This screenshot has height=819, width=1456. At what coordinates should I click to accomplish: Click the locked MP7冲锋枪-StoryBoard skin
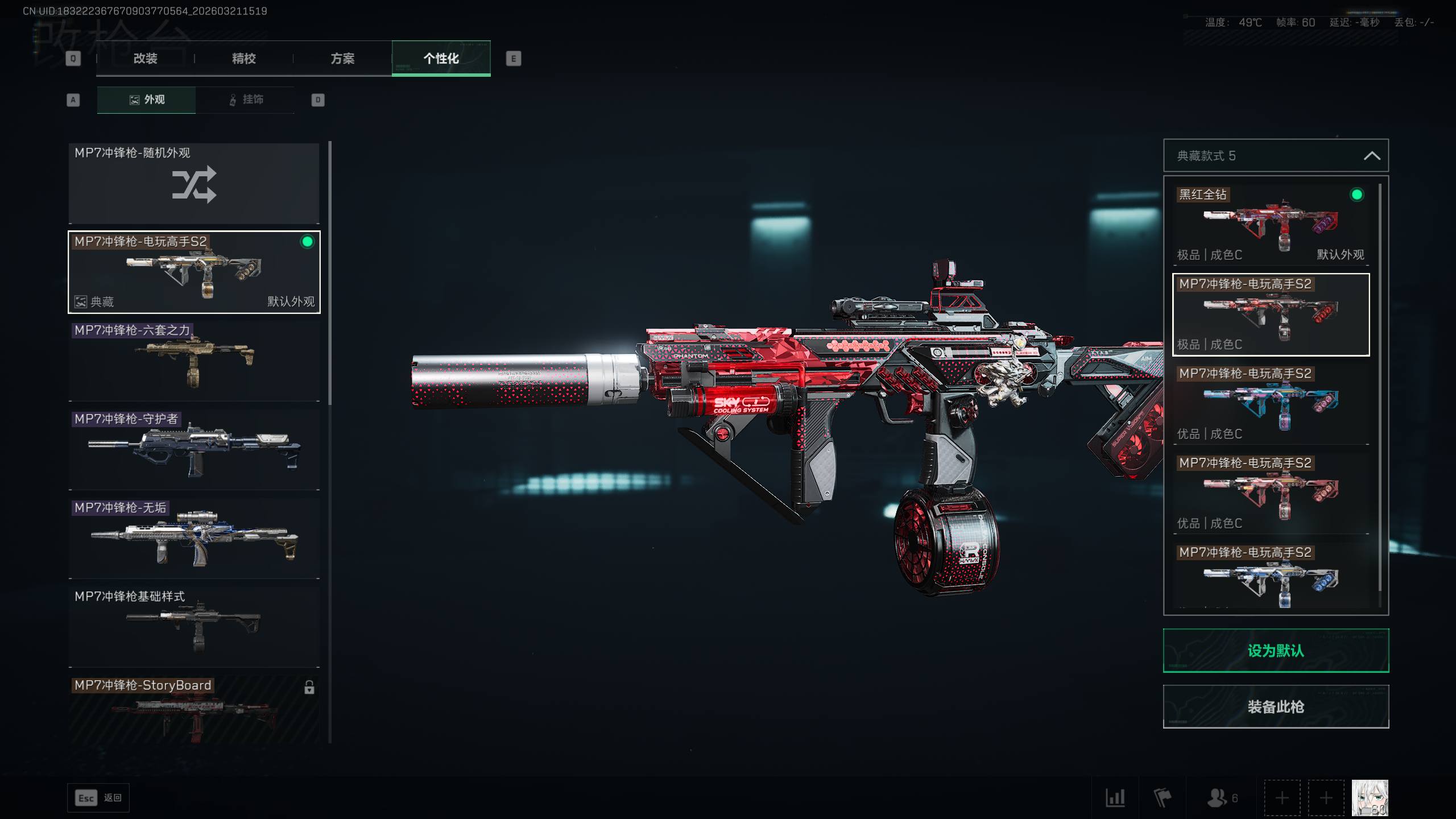(x=194, y=710)
